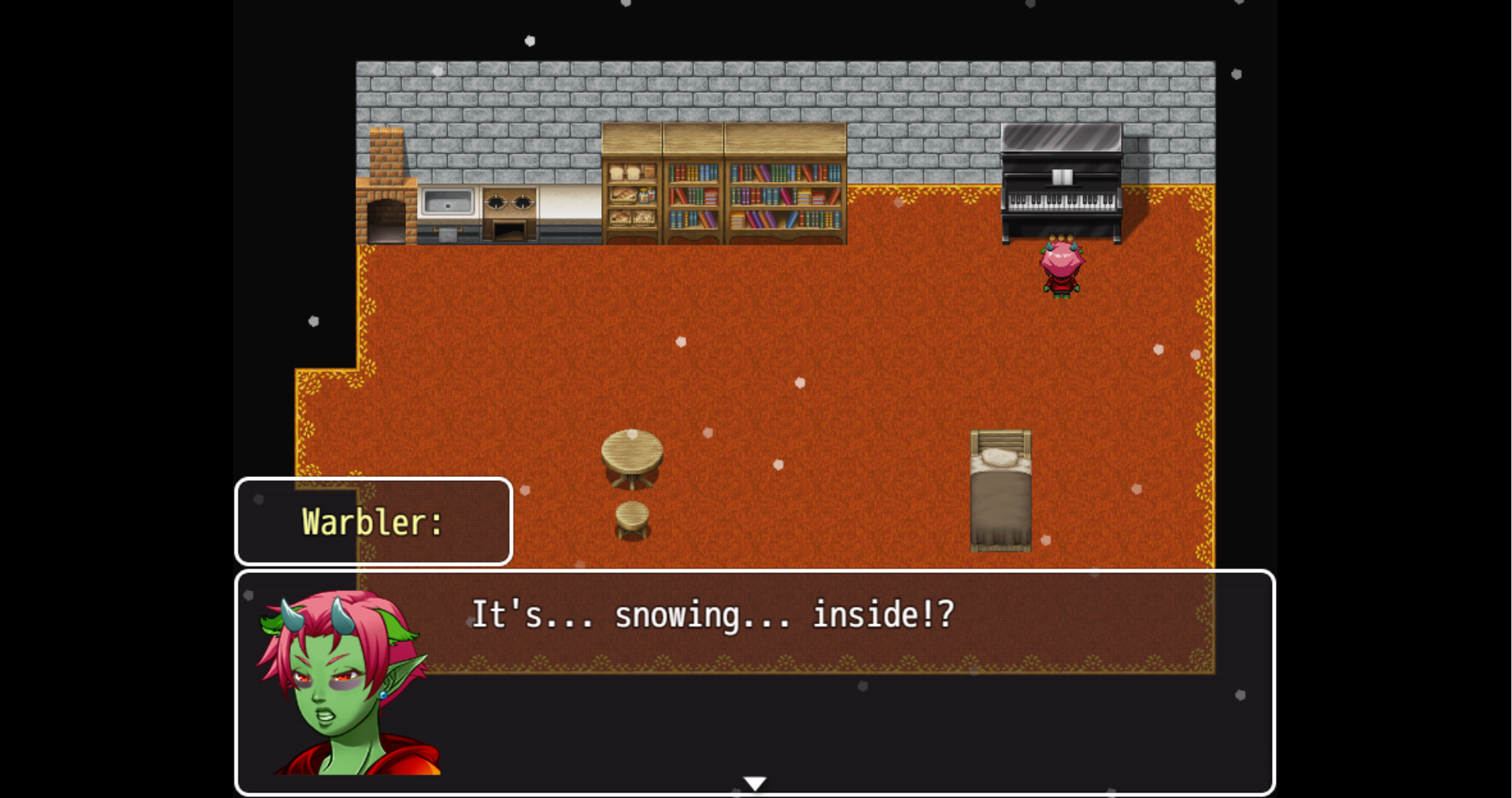Open the pantry shelf with bread loaves
This screenshot has height=798, width=1512.
[x=626, y=173]
